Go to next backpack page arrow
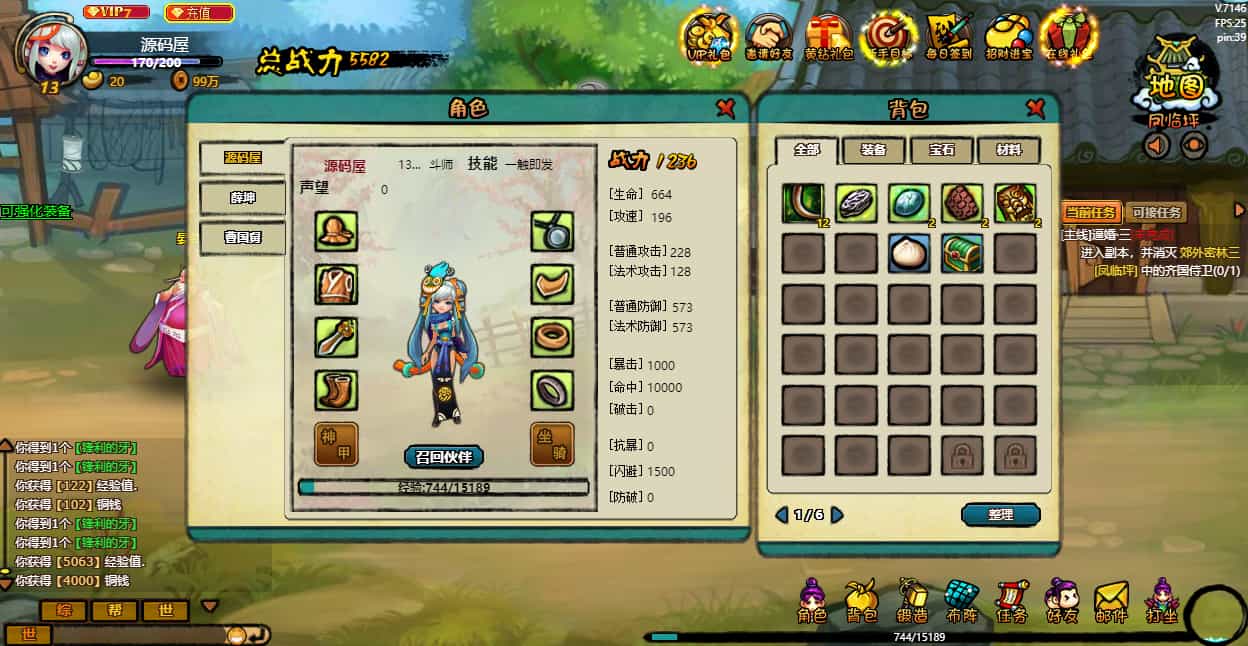This screenshot has height=646, width=1248. [837, 515]
